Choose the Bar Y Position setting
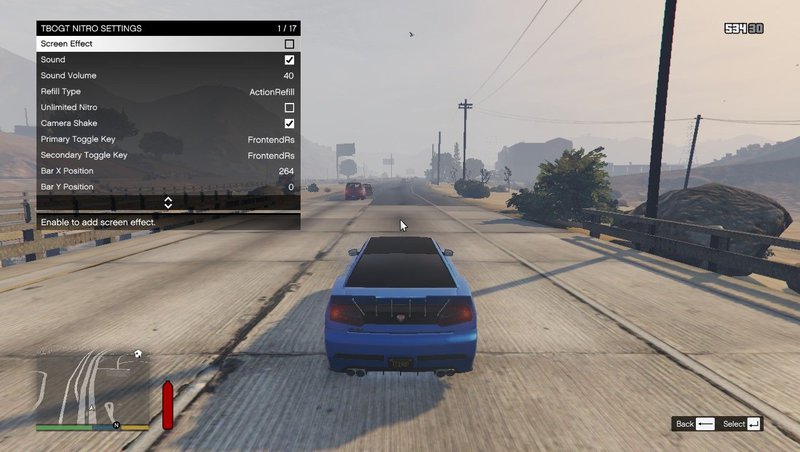Viewport: 800px width, 452px height. click(168, 187)
